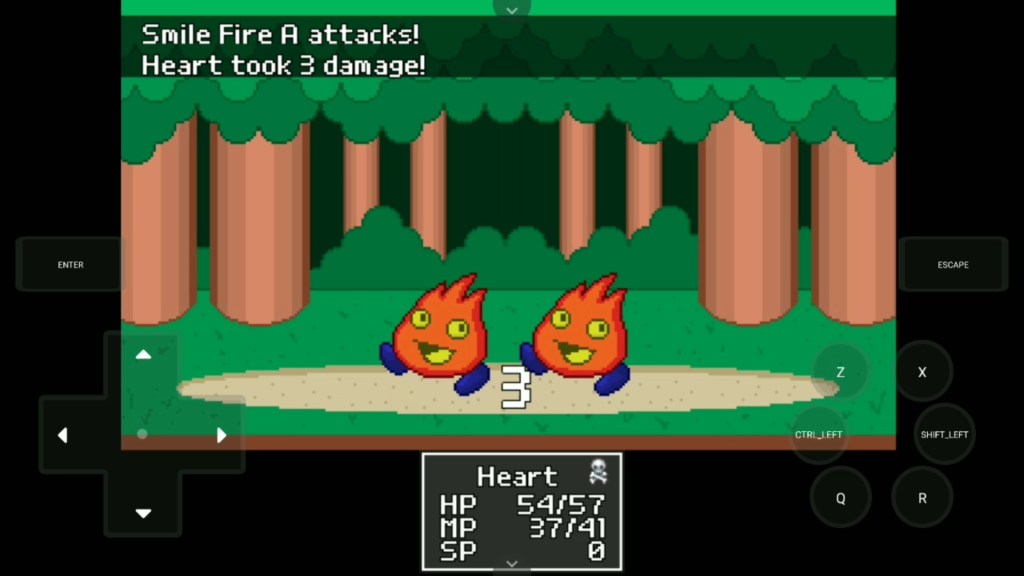The width and height of the screenshot is (1024, 576).
Task: Click the d-pad left arrow
Action: click(63, 435)
